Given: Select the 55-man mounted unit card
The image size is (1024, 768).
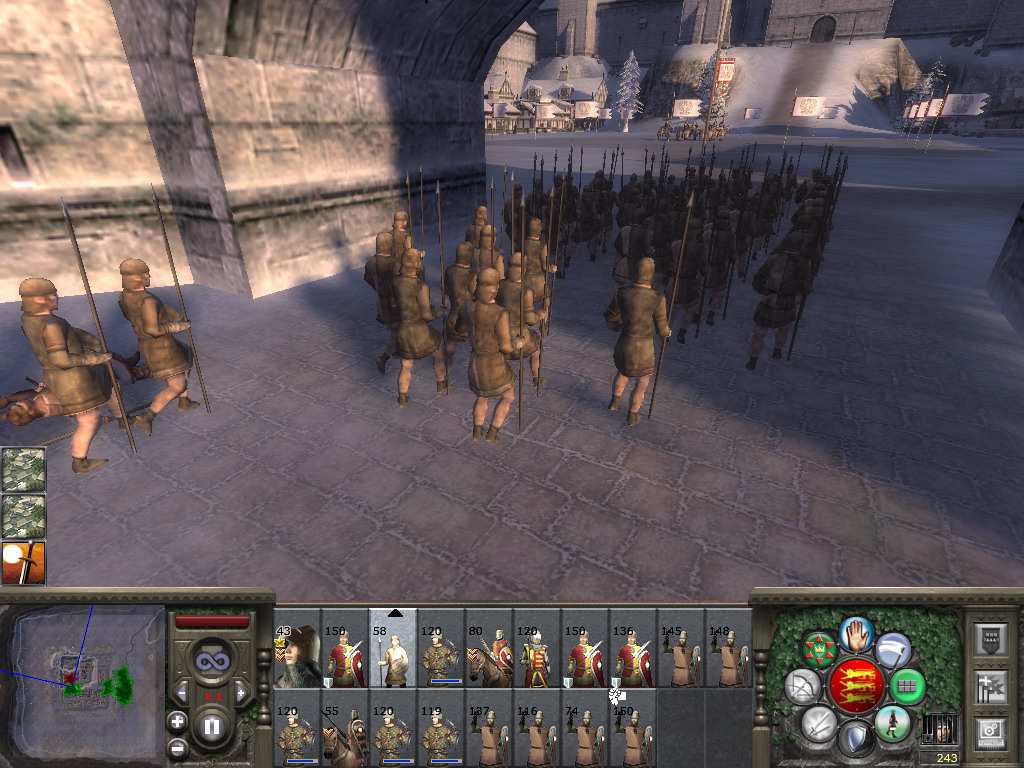Looking at the screenshot, I should coord(345,735).
